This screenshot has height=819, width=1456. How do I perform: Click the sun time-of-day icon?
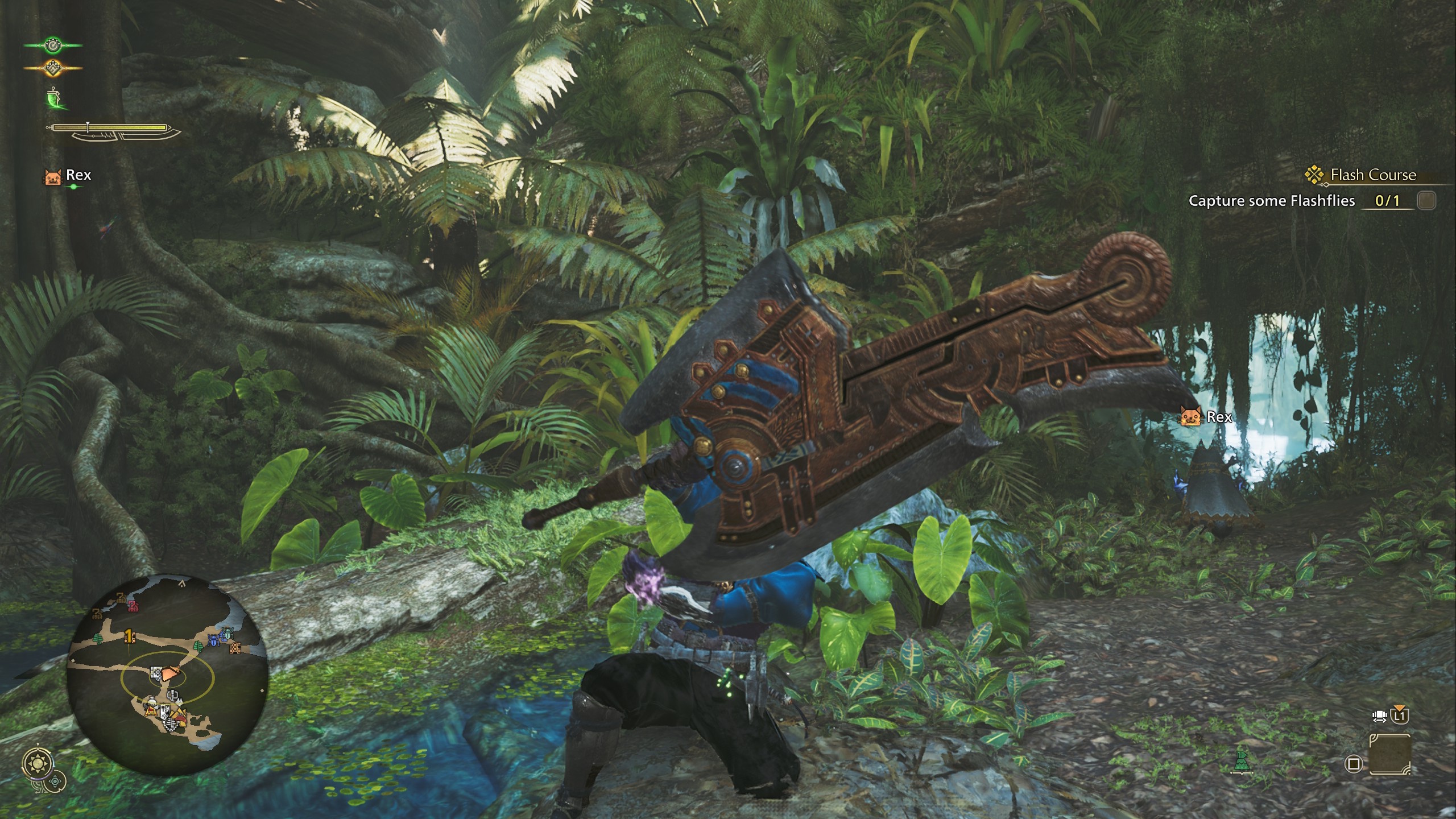pyautogui.click(x=38, y=764)
